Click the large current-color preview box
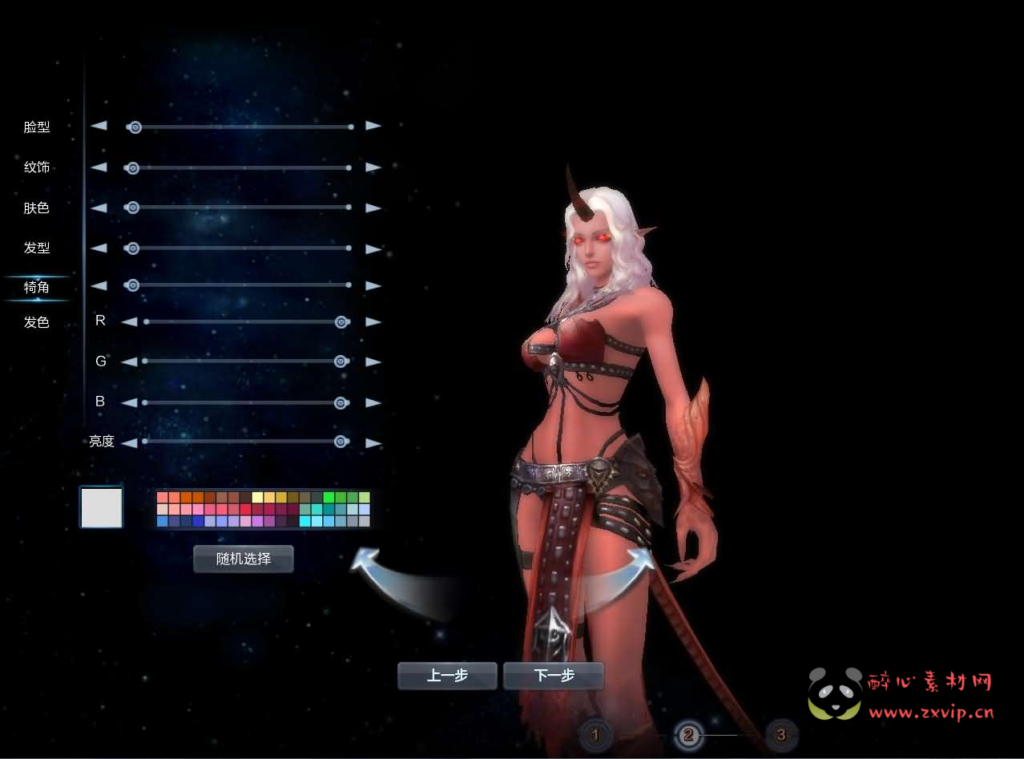The image size is (1024, 759). 101,507
